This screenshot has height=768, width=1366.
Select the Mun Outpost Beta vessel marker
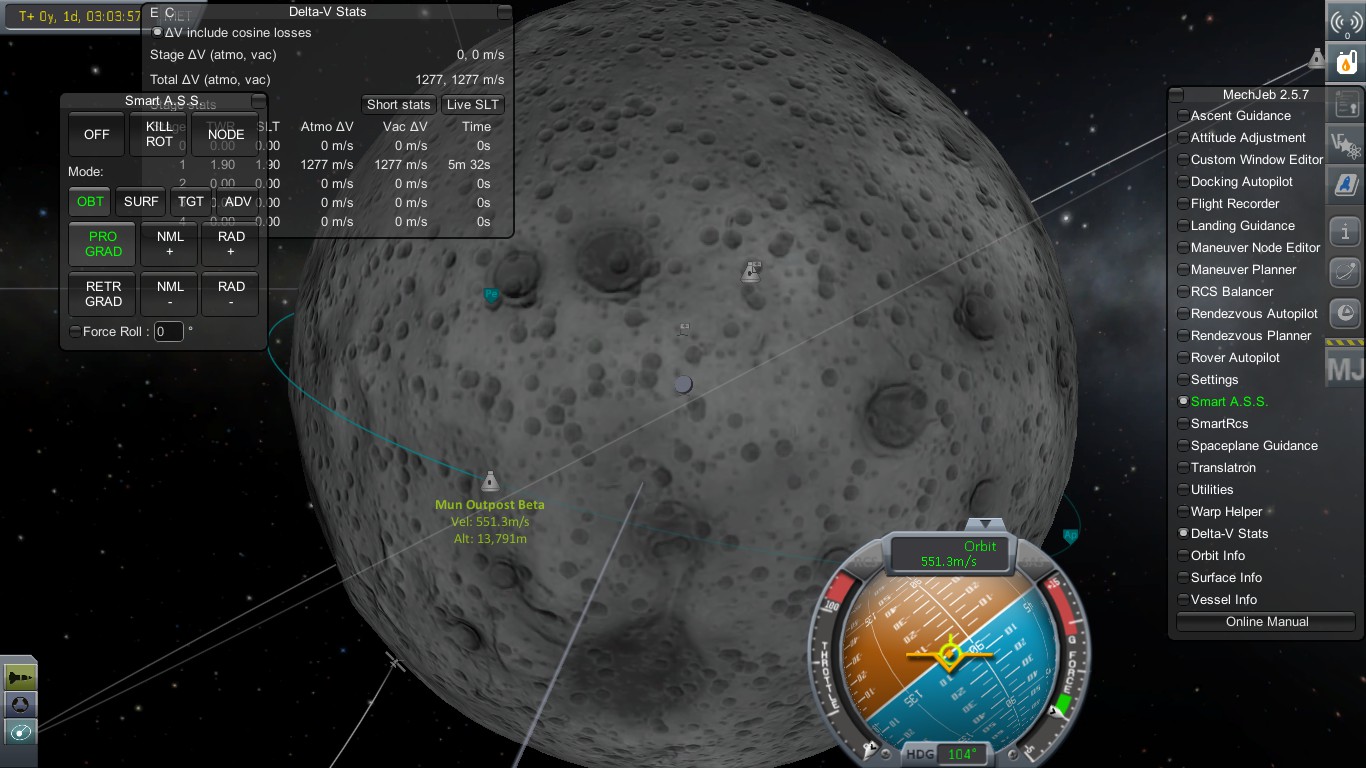tap(489, 482)
